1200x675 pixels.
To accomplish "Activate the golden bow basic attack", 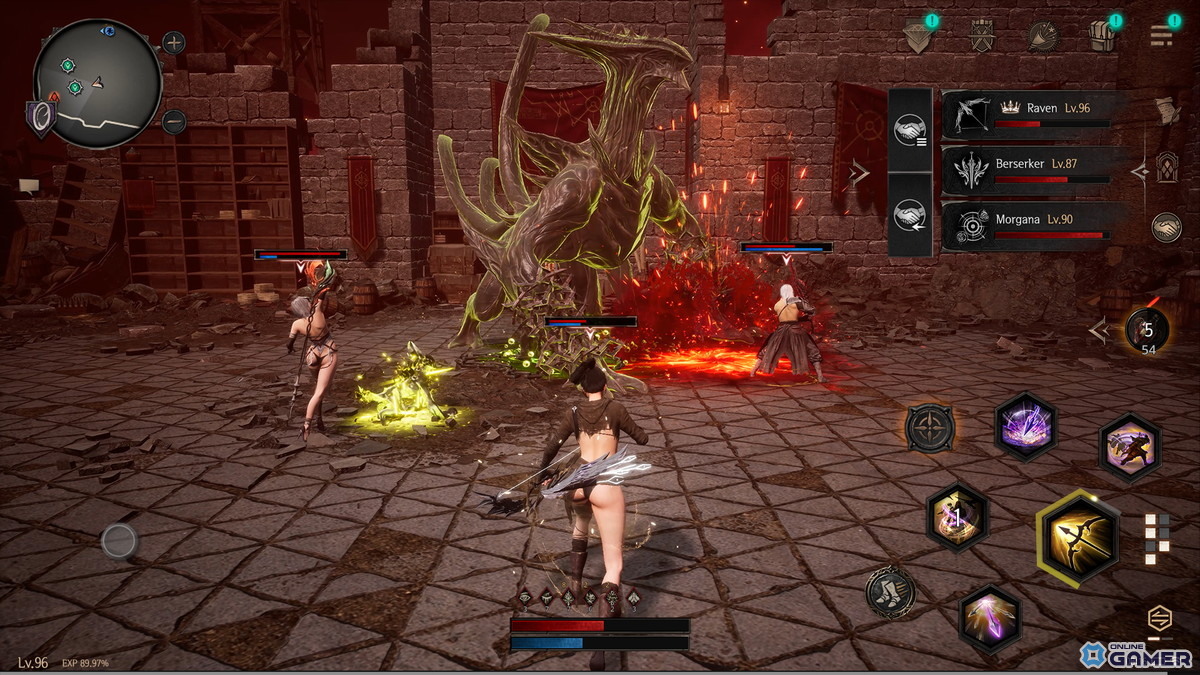I will 1078,538.
